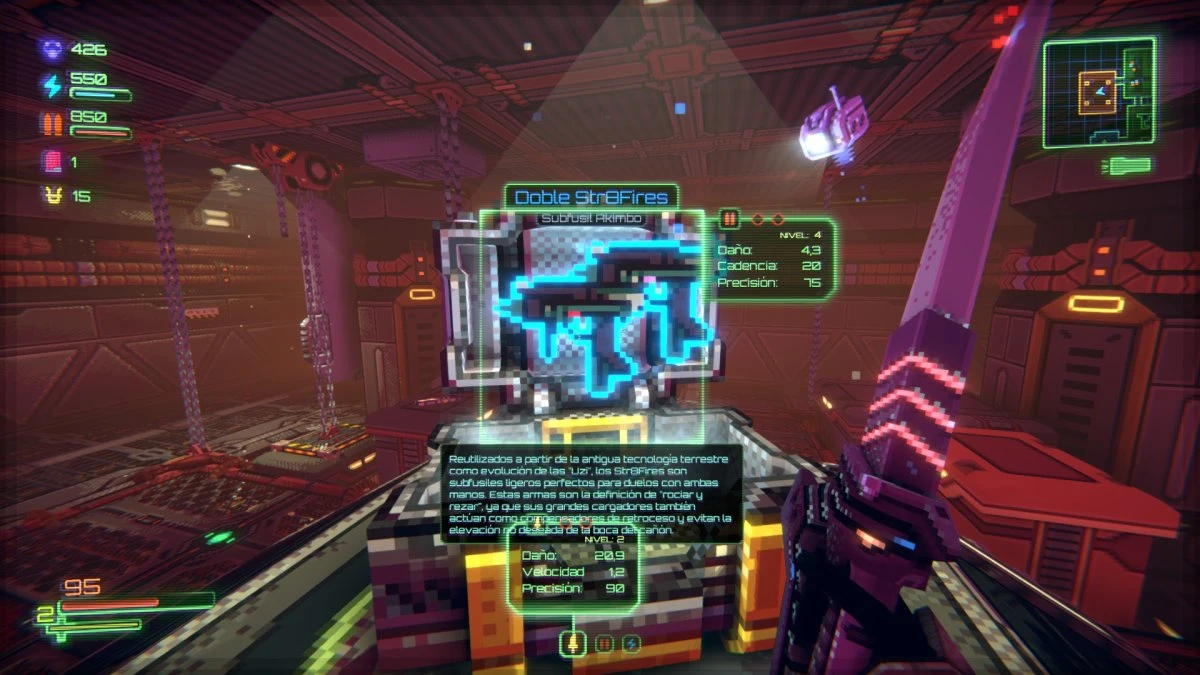The image size is (1200, 675).
Task: Click the orange ammo-type icon above Nivel 4
Action: (x=729, y=218)
